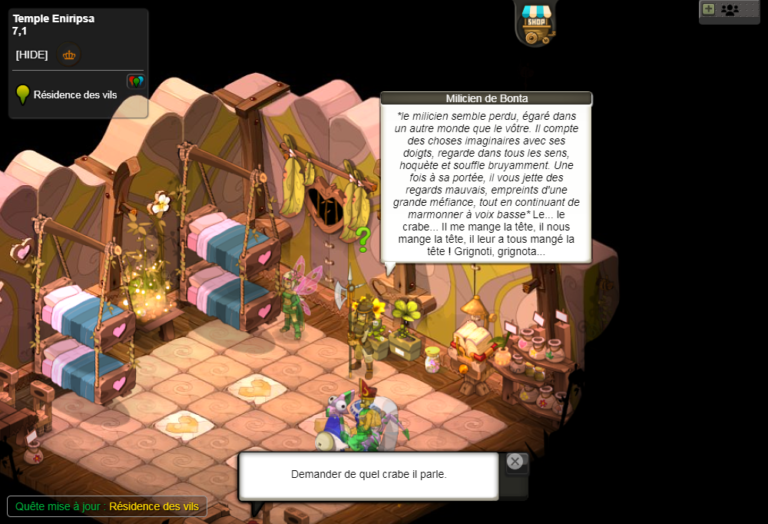This screenshot has height=524, width=768.
Task: Open the colored map markers icon
Action: (x=135, y=80)
